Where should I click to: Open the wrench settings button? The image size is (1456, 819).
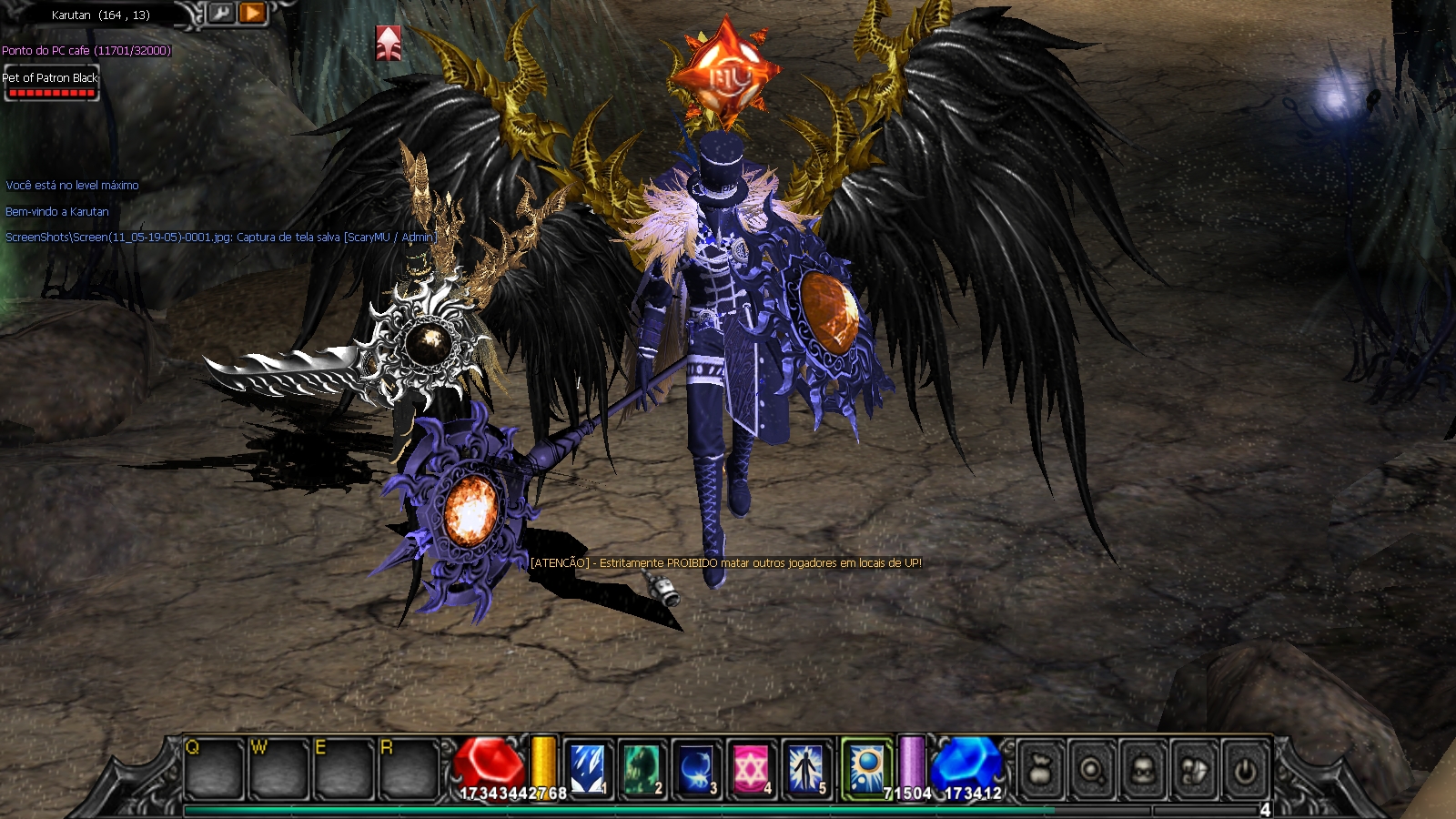click(x=221, y=13)
